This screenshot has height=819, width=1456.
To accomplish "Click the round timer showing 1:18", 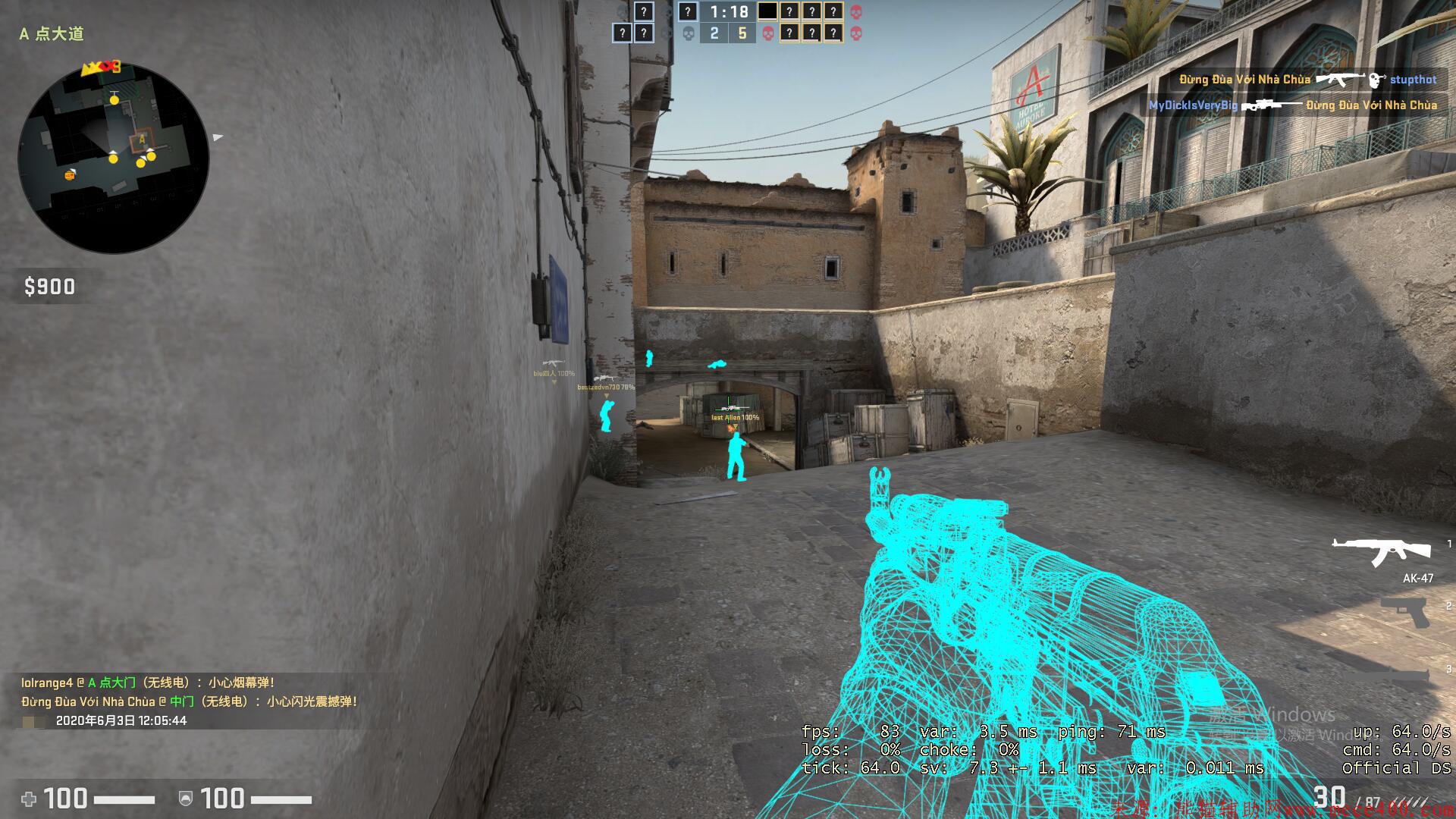I will click(730, 11).
